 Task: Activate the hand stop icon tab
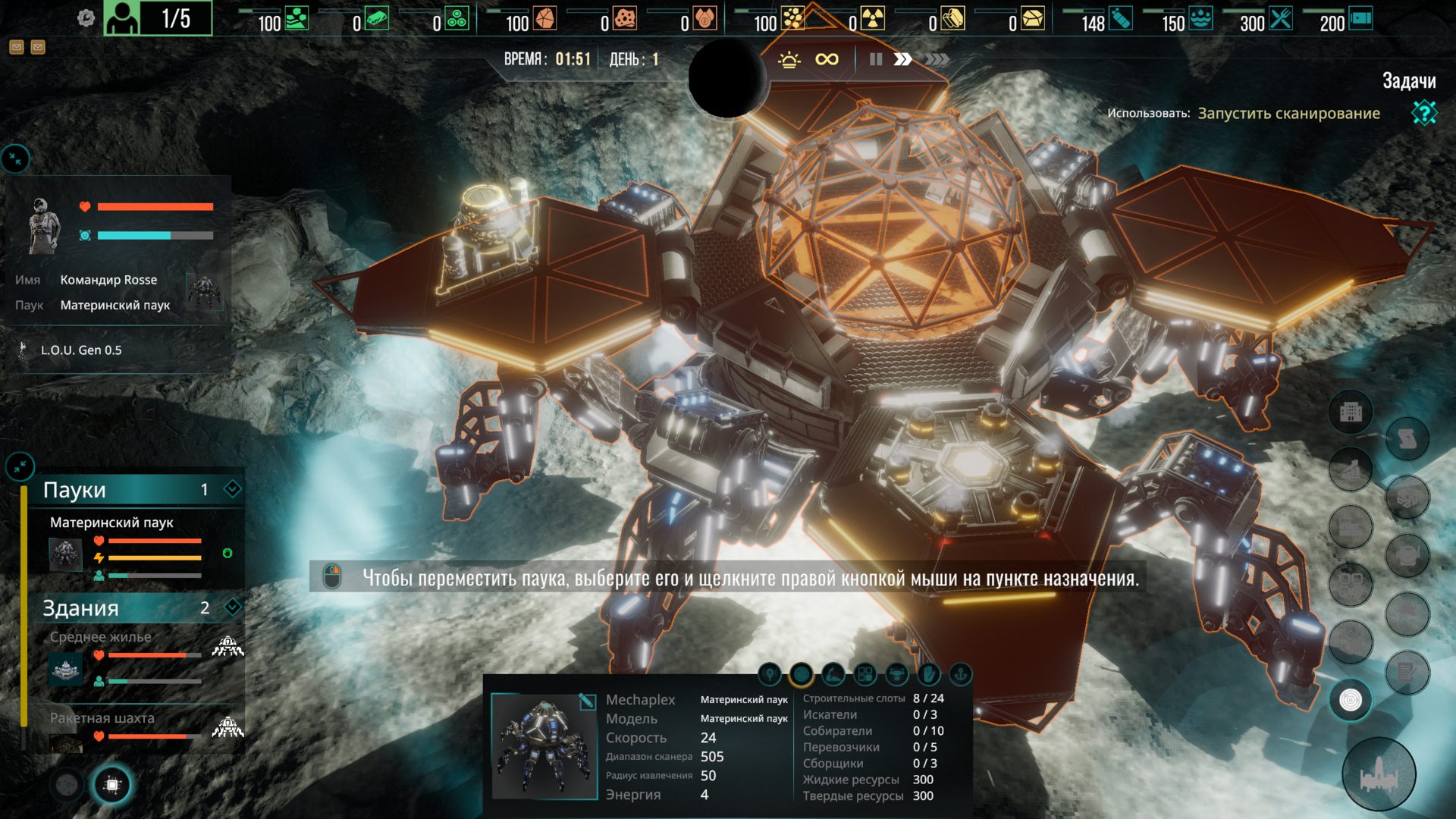coord(928,674)
